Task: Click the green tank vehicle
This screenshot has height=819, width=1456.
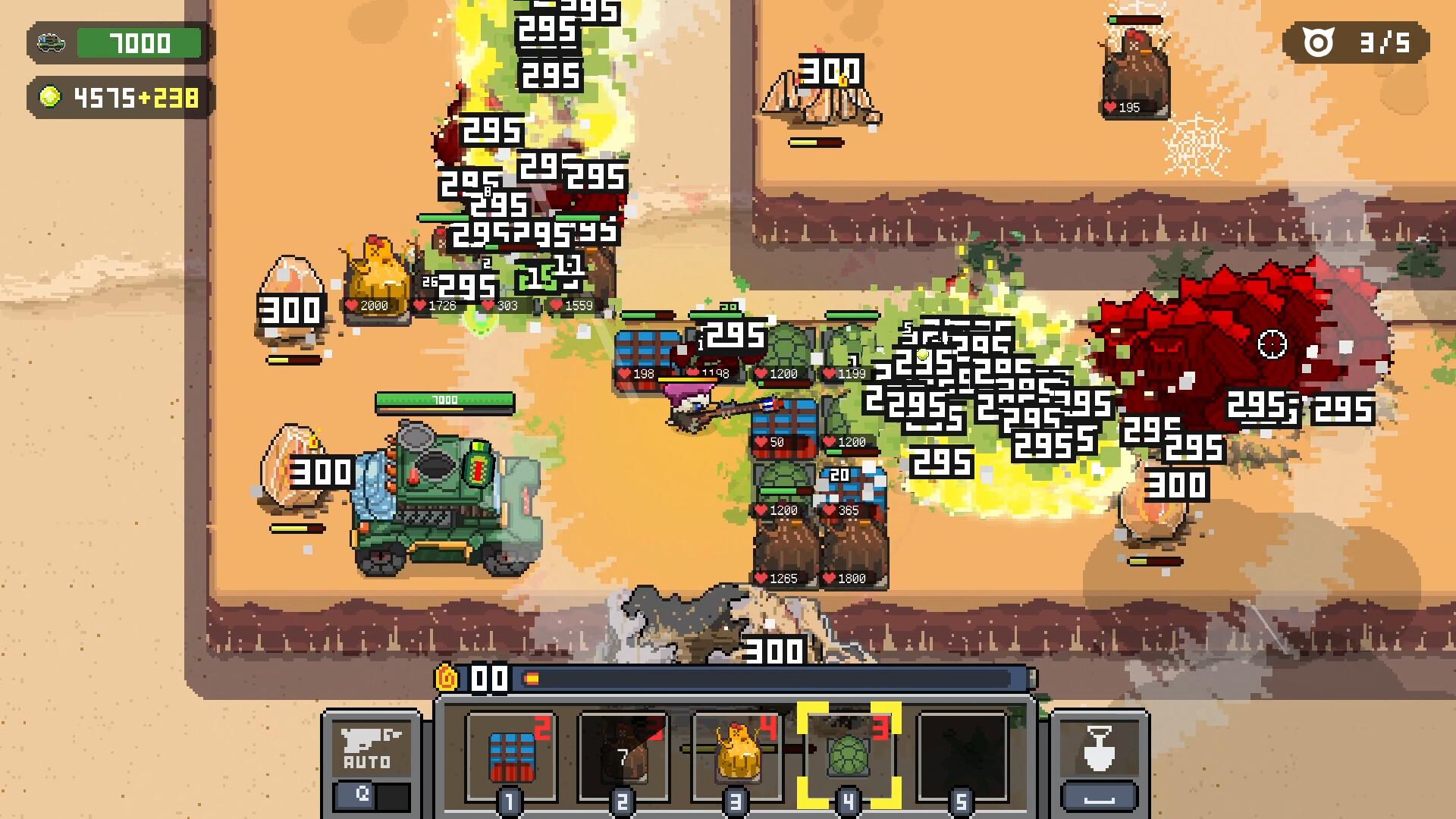Action: point(440,493)
